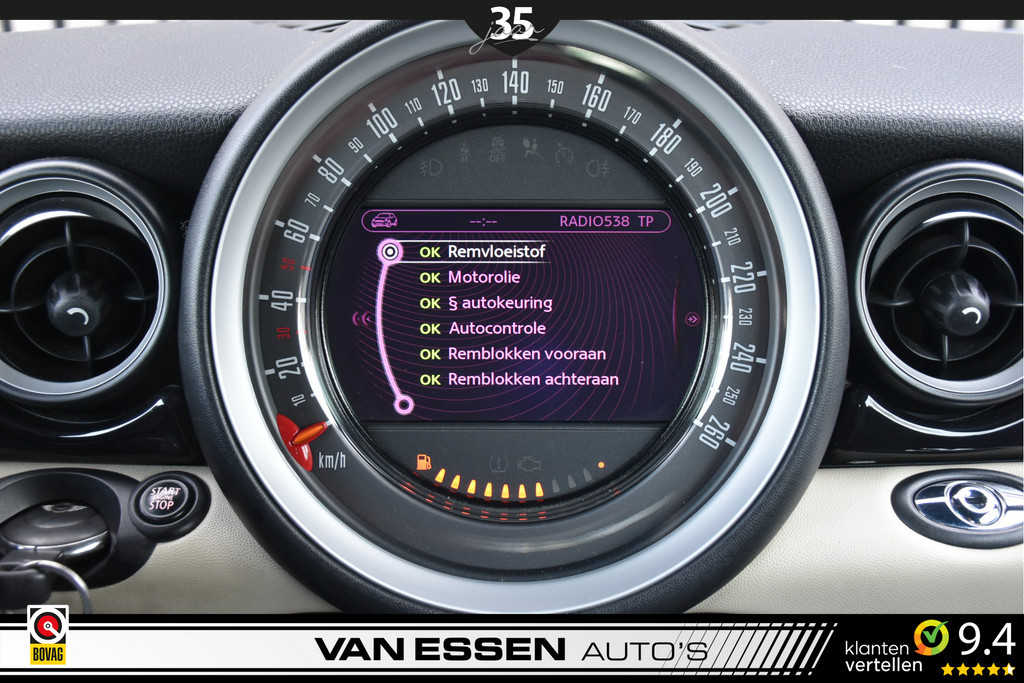Click the BOVAG logo badge

point(47,636)
